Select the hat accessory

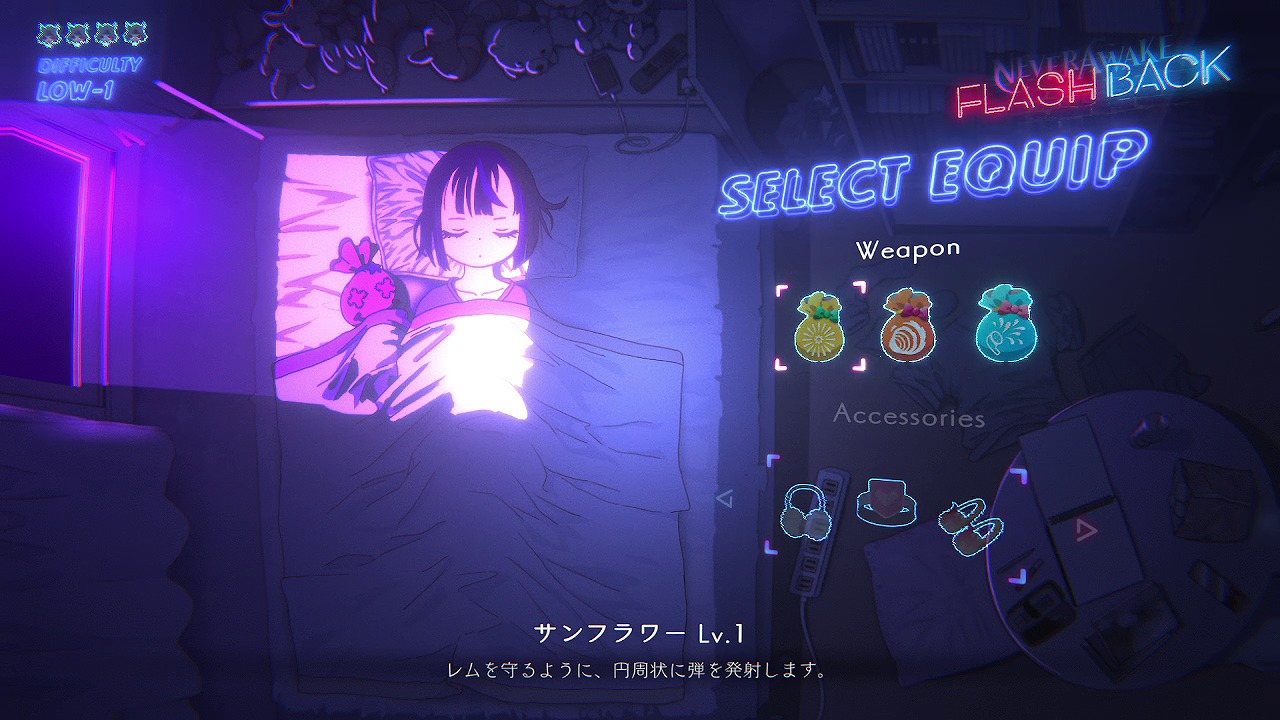coord(888,501)
